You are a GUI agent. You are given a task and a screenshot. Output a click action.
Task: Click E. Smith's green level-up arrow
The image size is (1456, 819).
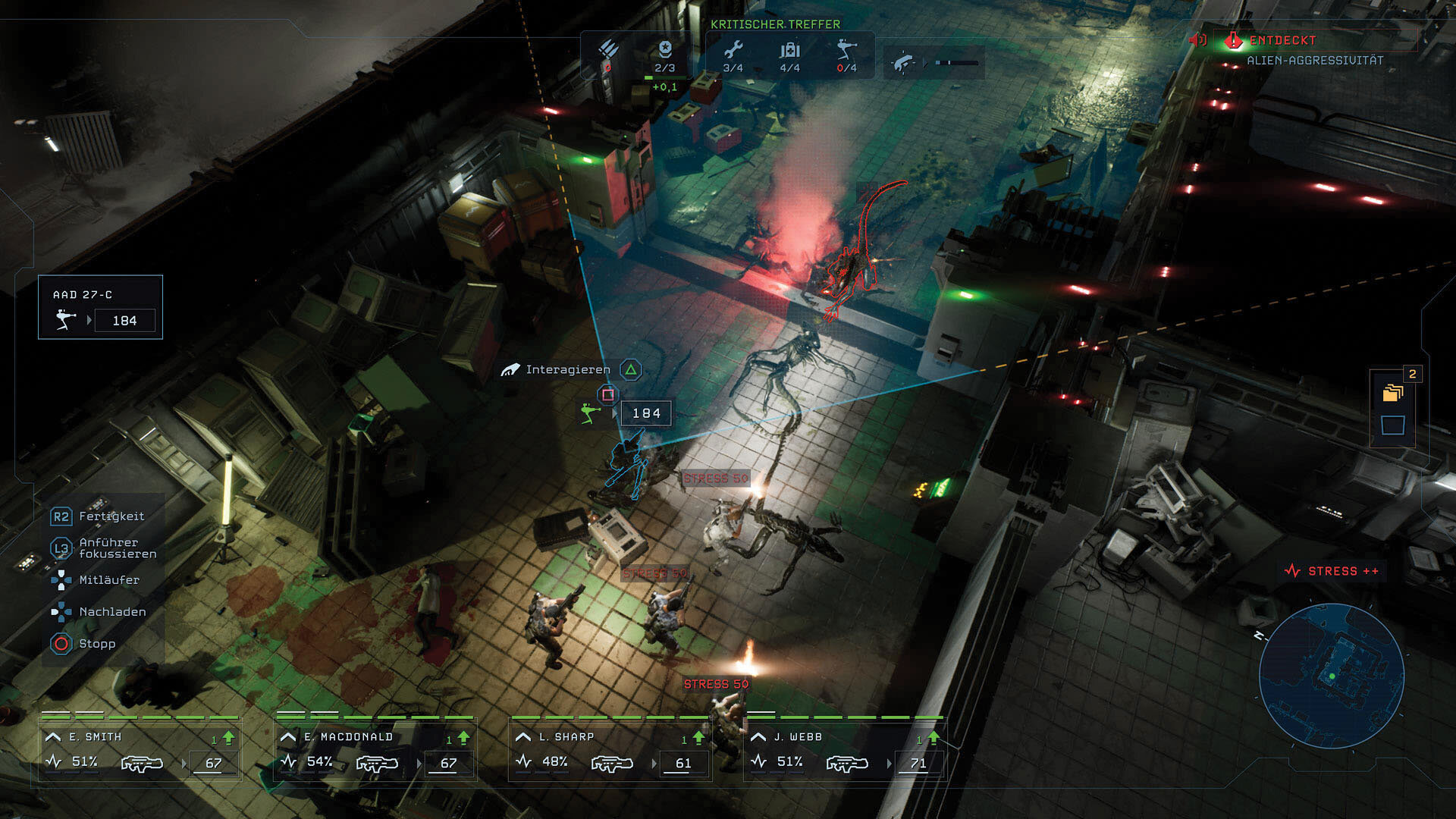pyautogui.click(x=228, y=738)
